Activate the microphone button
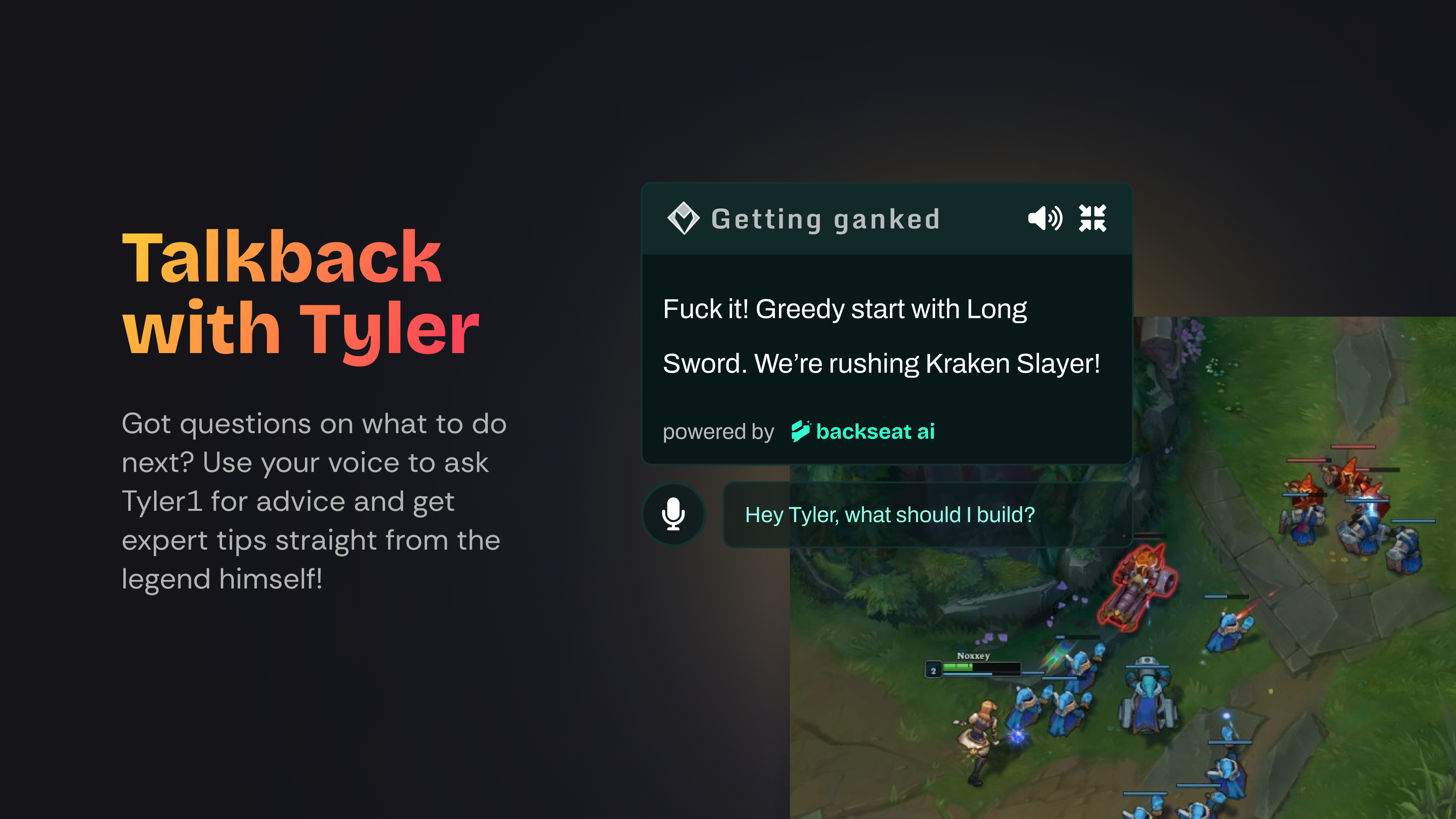 [673, 514]
